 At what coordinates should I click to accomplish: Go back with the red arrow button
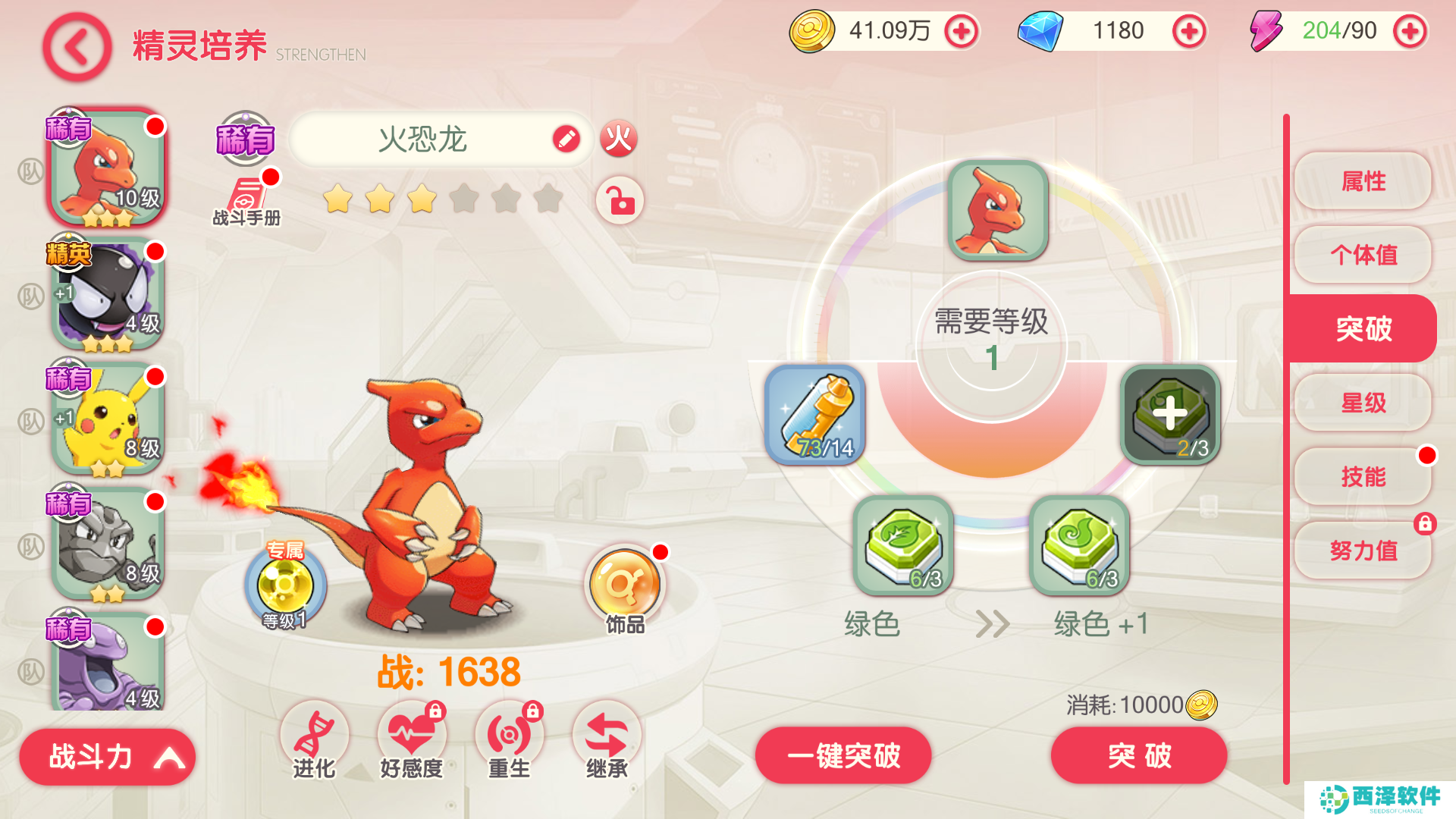click(x=77, y=47)
